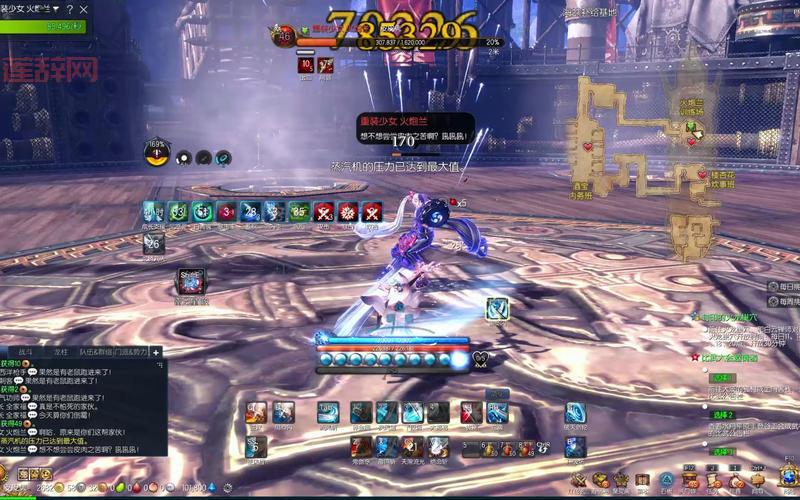
Task: Open the 门派&势力 chat tab
Action: 132,352
